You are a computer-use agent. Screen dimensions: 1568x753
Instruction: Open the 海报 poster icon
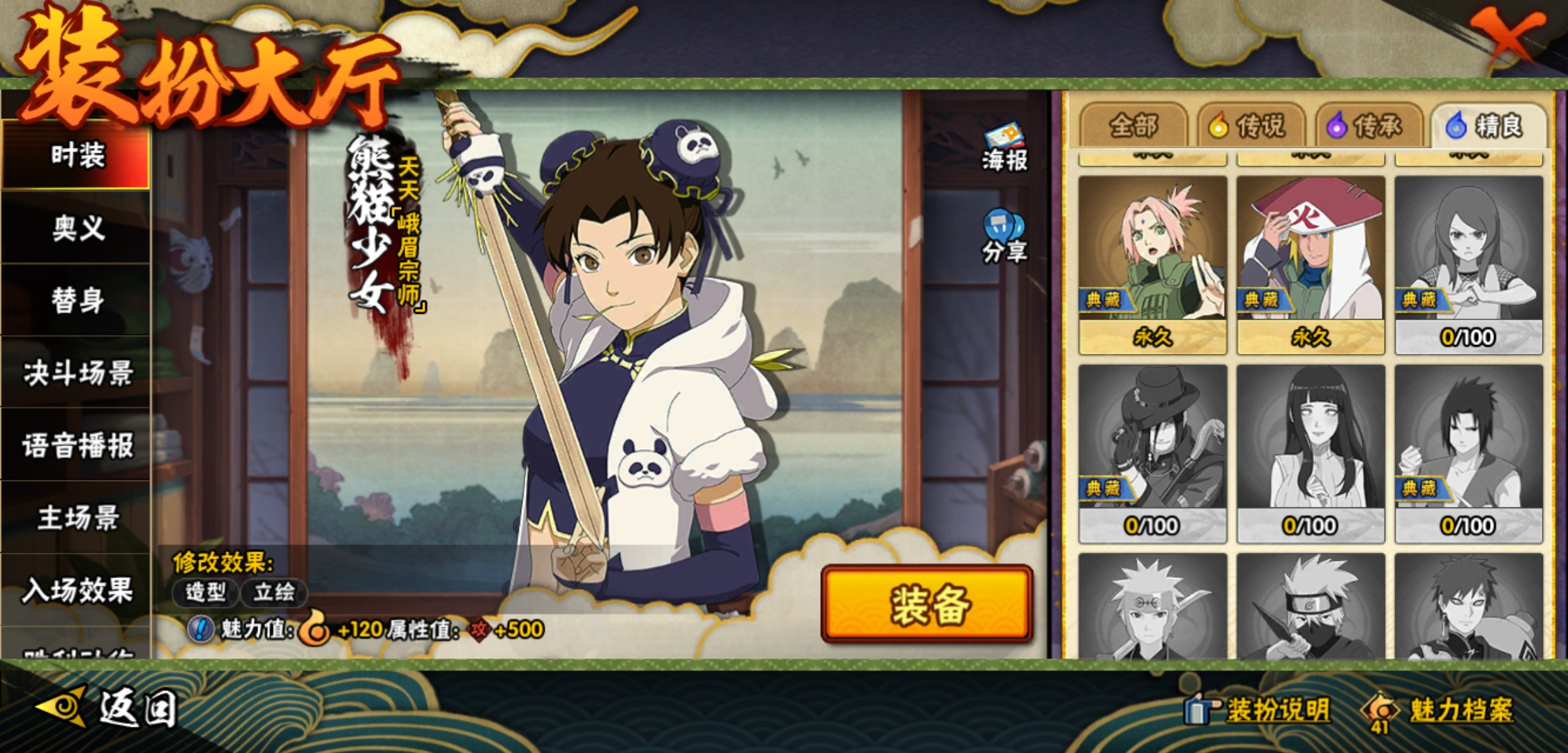tap(1004, 147)
